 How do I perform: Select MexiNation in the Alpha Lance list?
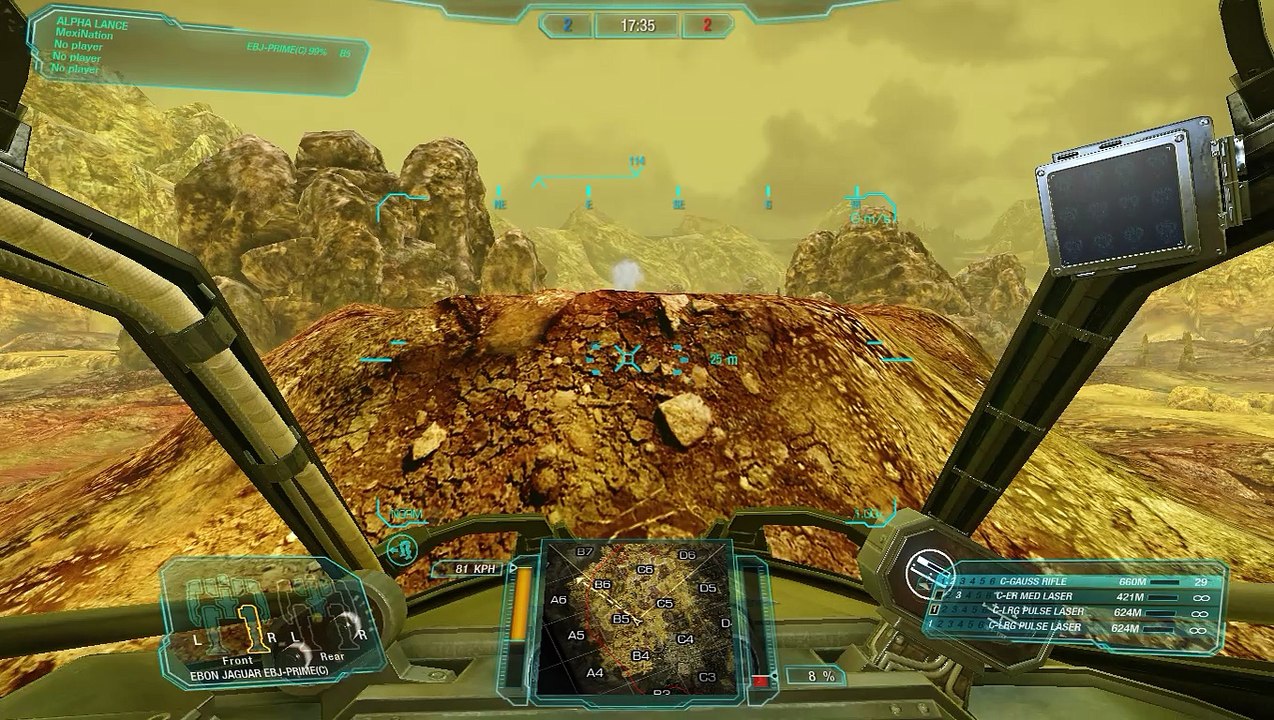[84, 34]
